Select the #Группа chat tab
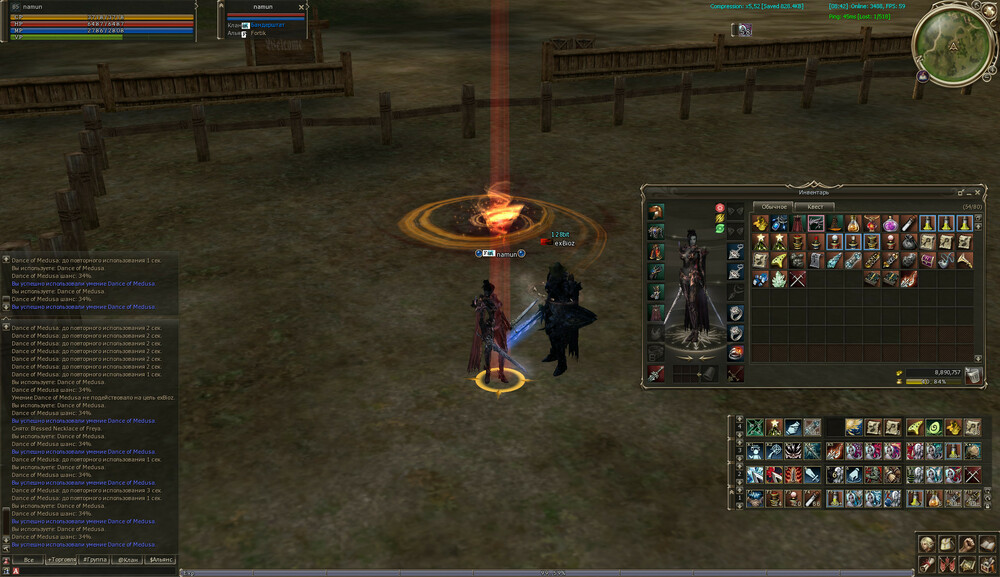 click(95, 560)
